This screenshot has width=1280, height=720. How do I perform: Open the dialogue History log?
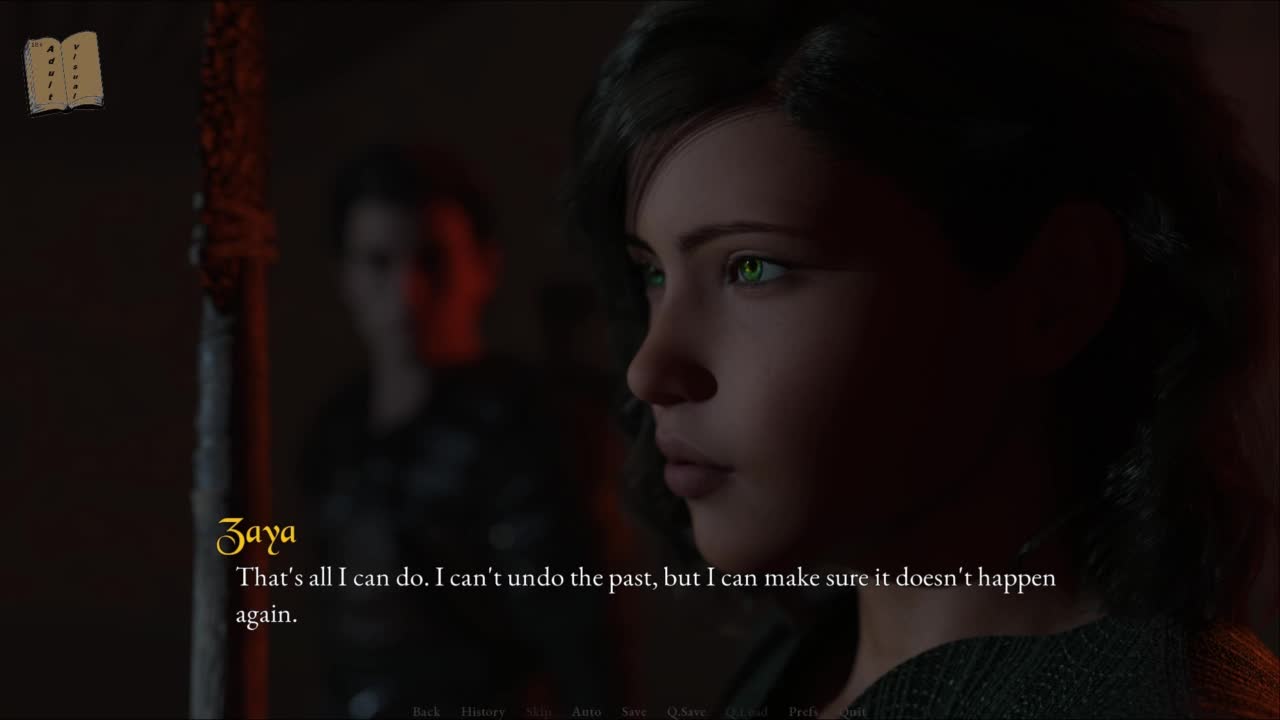(483, 711)
